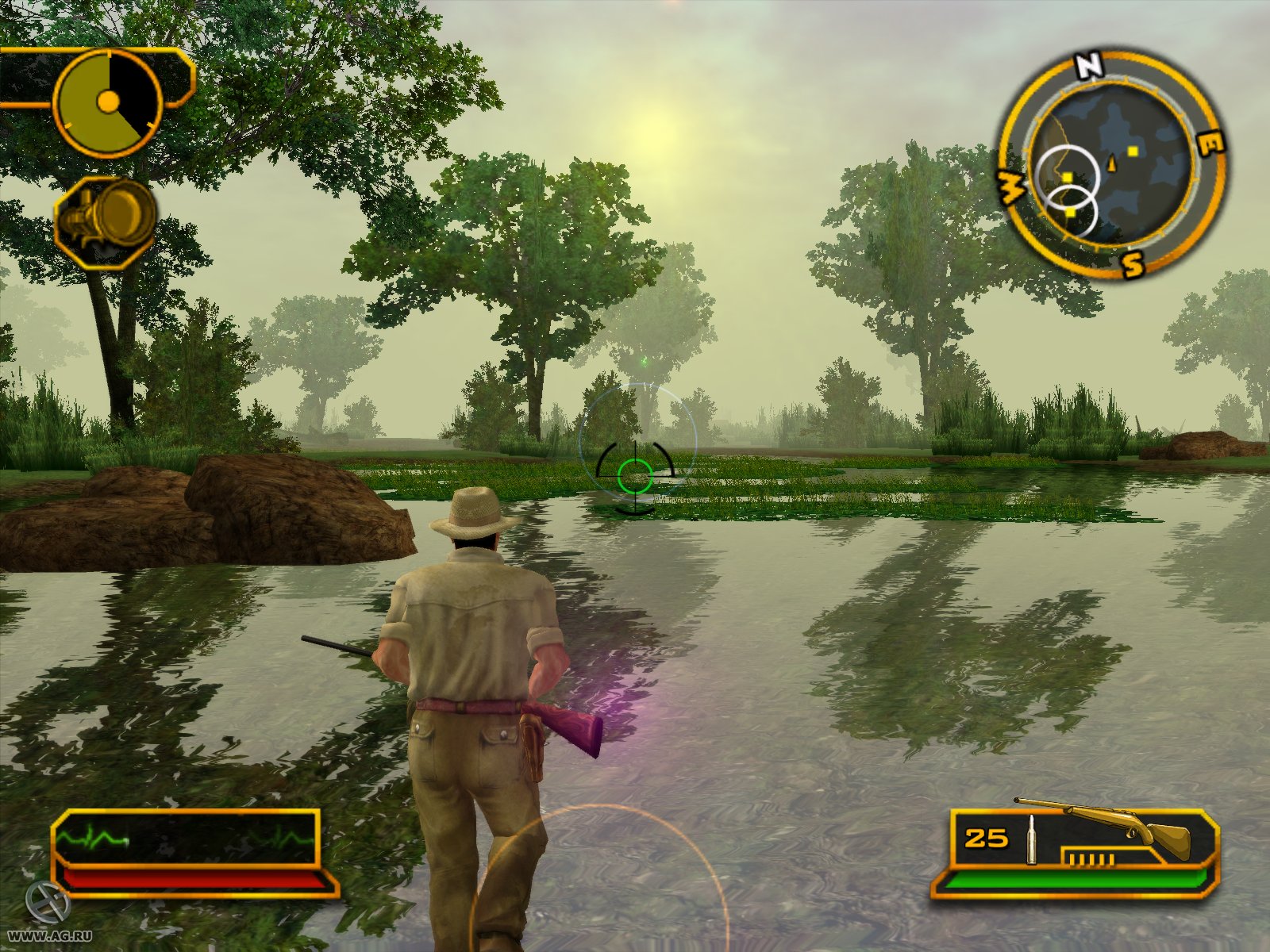Image resolution: width=1270 pixels, height=952 pixels.
Task: Click the S marker on the compass
Action: 1130,262
